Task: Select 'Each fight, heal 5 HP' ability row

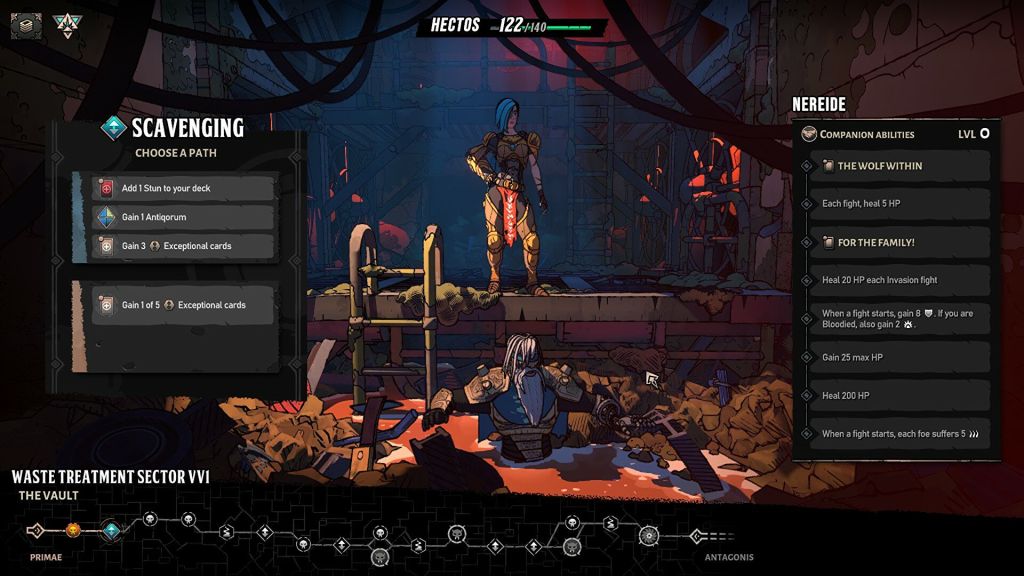Action: [x=896, y=204]
